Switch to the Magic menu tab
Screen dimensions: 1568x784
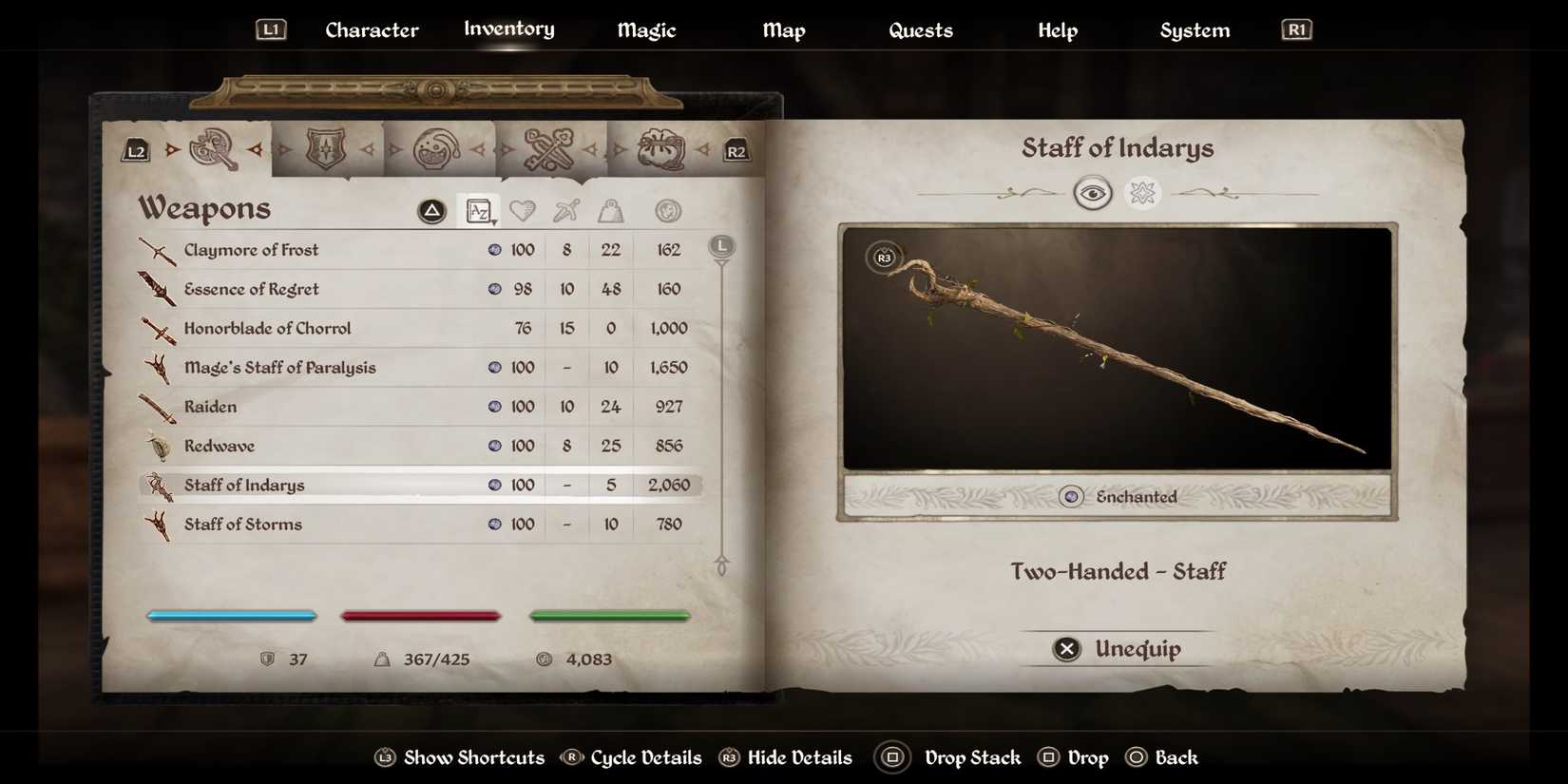pos(646,29)
